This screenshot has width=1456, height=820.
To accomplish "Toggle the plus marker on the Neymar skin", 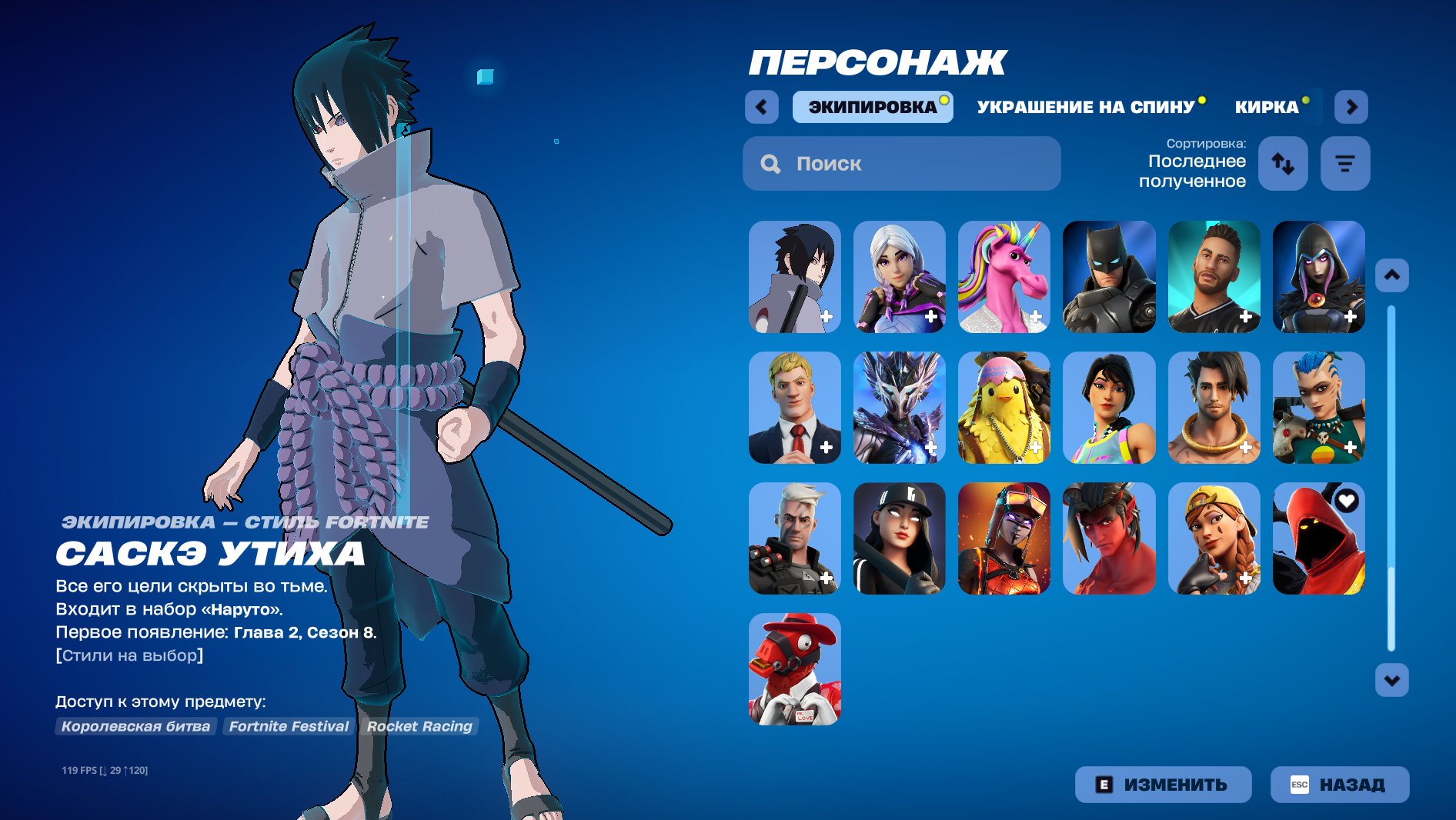I will click(1246, 316).
